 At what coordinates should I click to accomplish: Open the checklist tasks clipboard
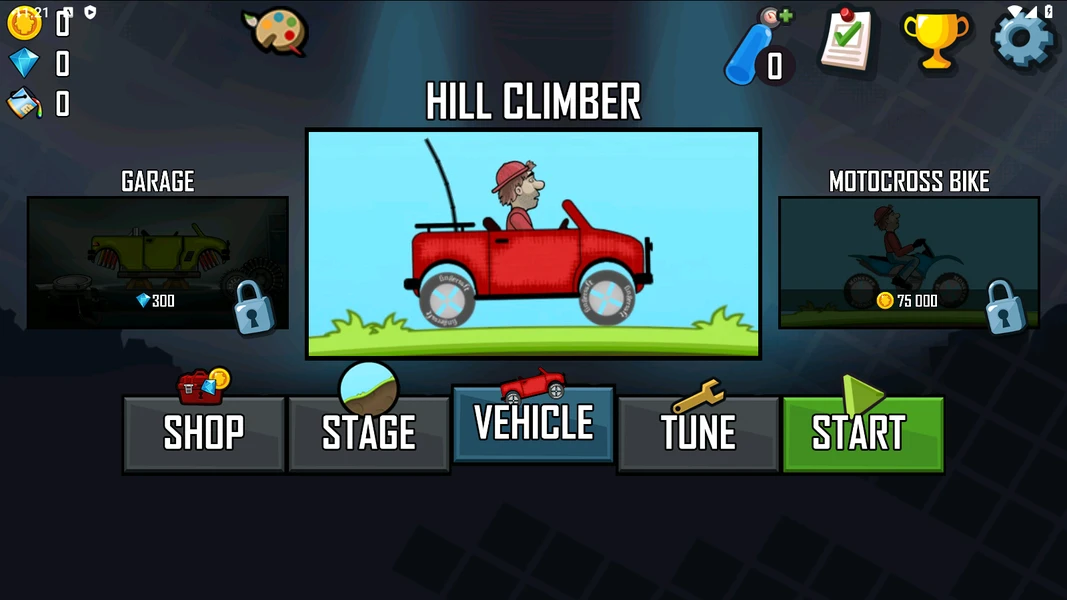[847, 40]
